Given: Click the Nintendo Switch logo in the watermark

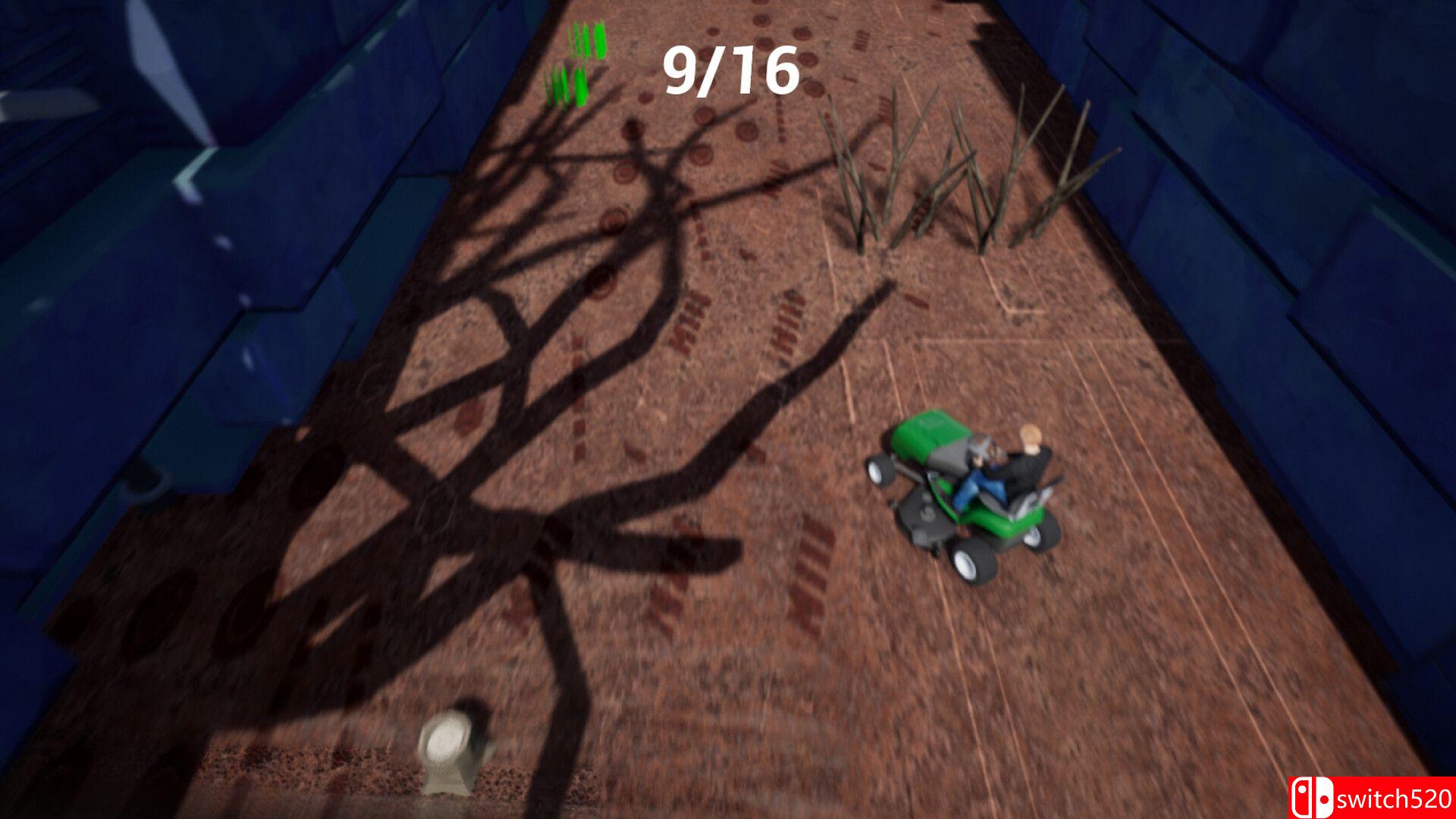Looking at the screenshot, I should [1313, 797].
